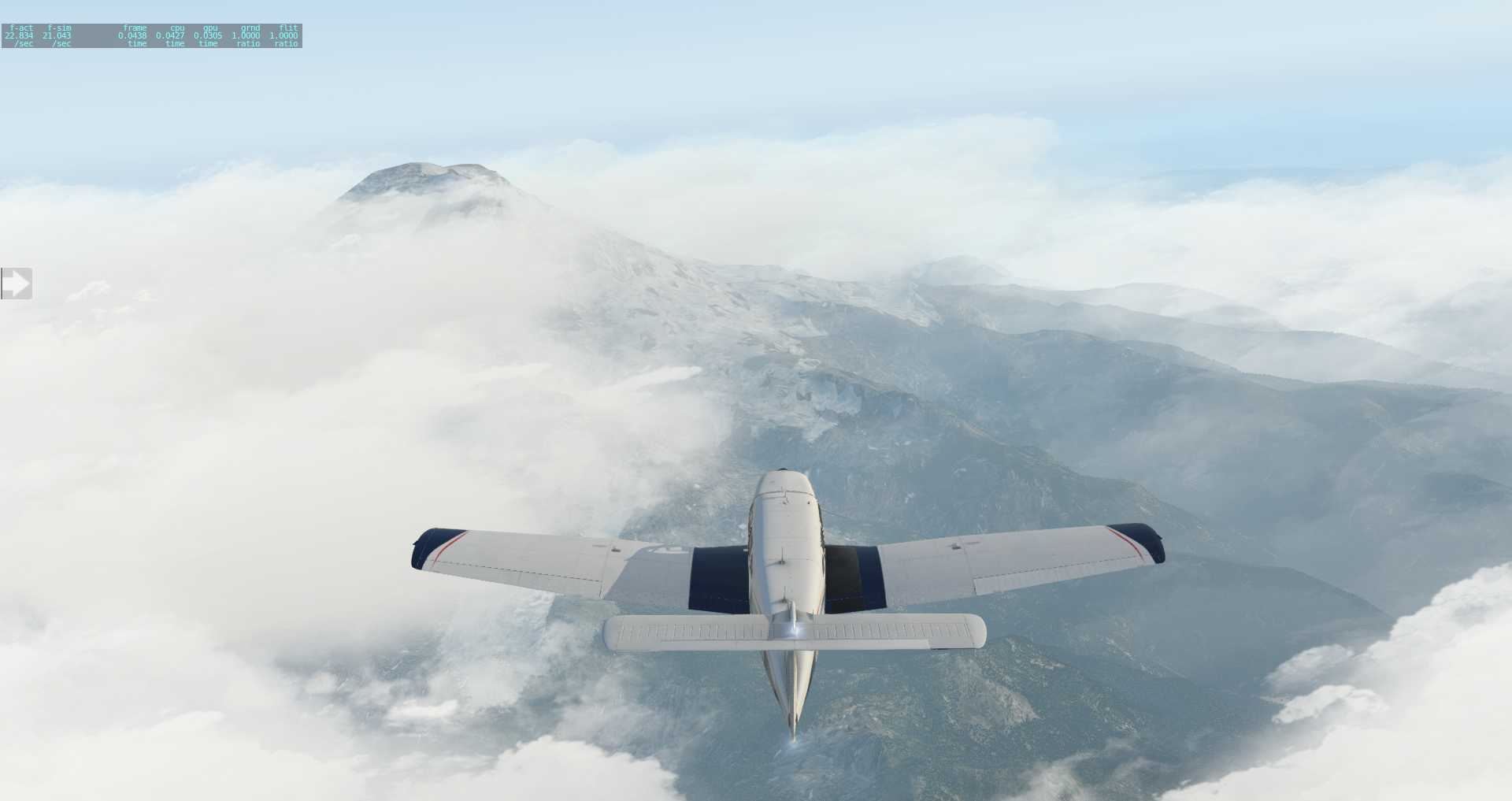The width and height of the screenshot is (1512, 801).
Task: Expand the side panel arrow tab
Action: 16,284
